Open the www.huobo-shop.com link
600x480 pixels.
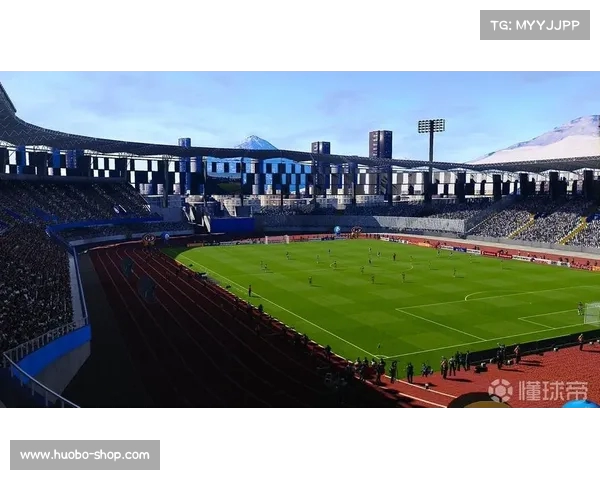pos(85,455)
